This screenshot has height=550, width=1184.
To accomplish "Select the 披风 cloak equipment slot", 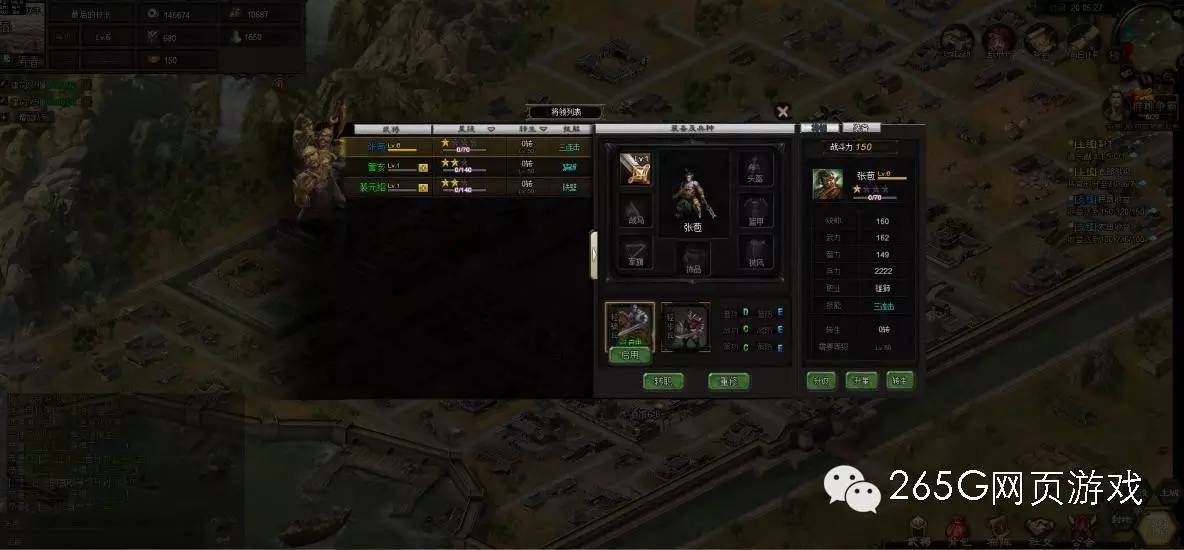I will (x=755, y=254).
